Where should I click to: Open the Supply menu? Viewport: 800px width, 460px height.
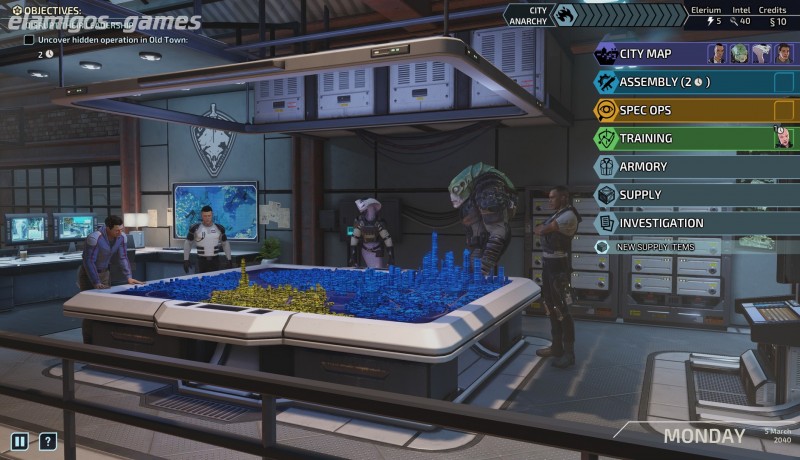click(x=640, y=194)
